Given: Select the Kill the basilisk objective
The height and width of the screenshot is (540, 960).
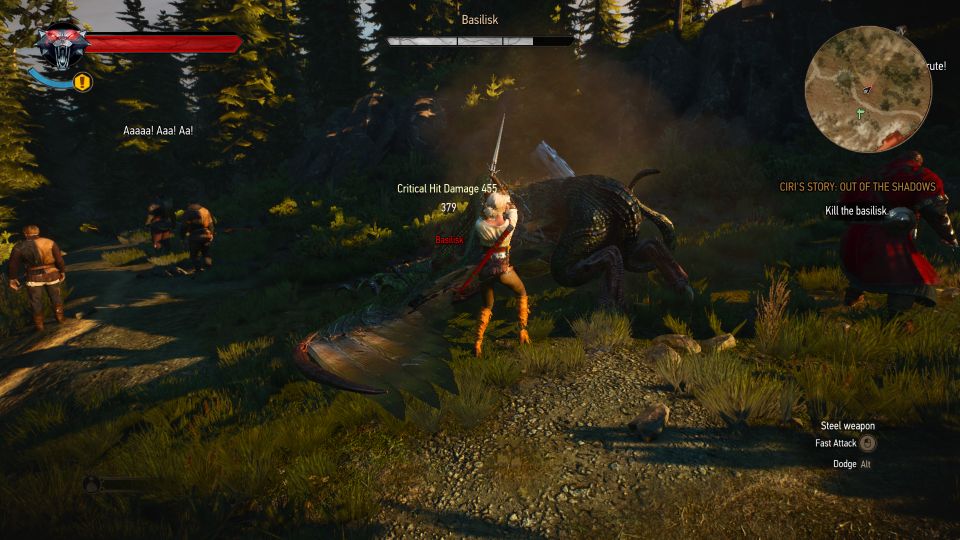Looking at the screenshot, I should tap(858, 210).
